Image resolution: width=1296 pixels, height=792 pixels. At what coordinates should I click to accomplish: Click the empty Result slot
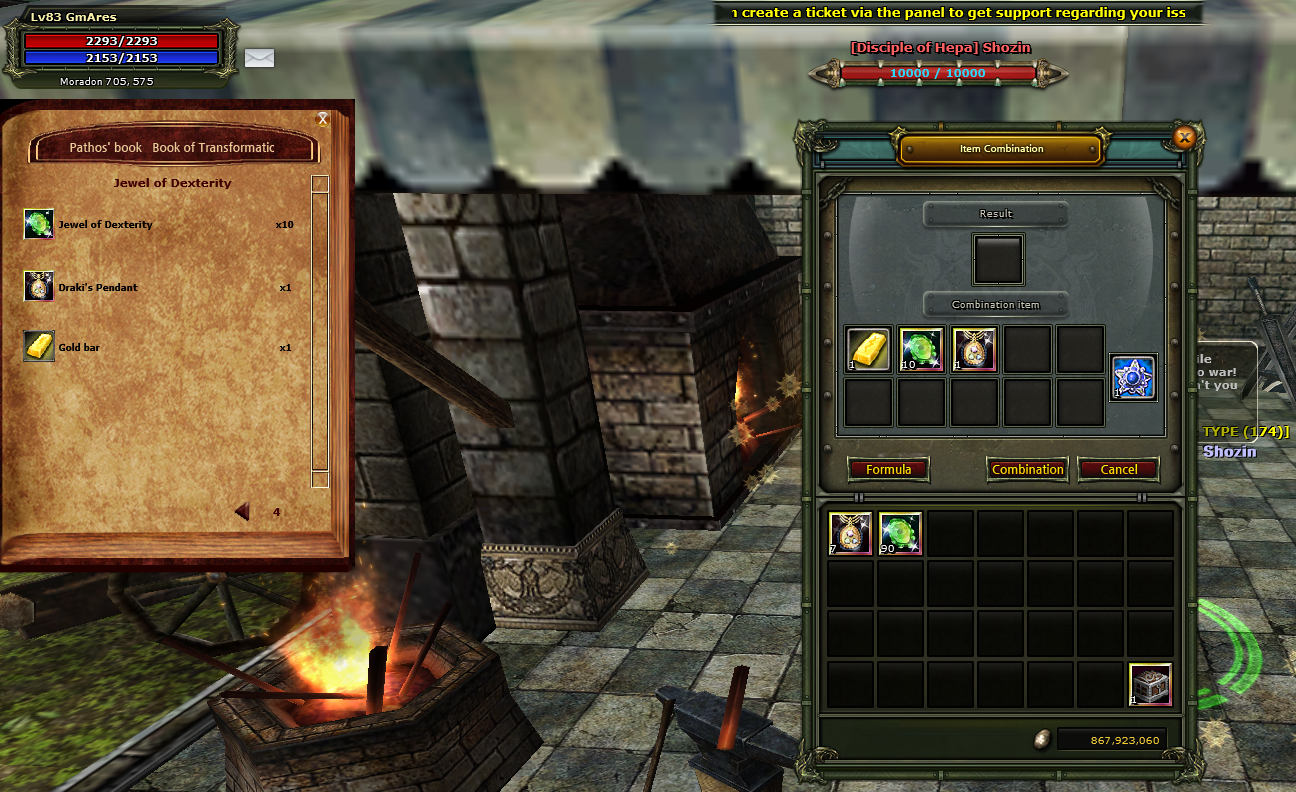[x=998, y=260]
